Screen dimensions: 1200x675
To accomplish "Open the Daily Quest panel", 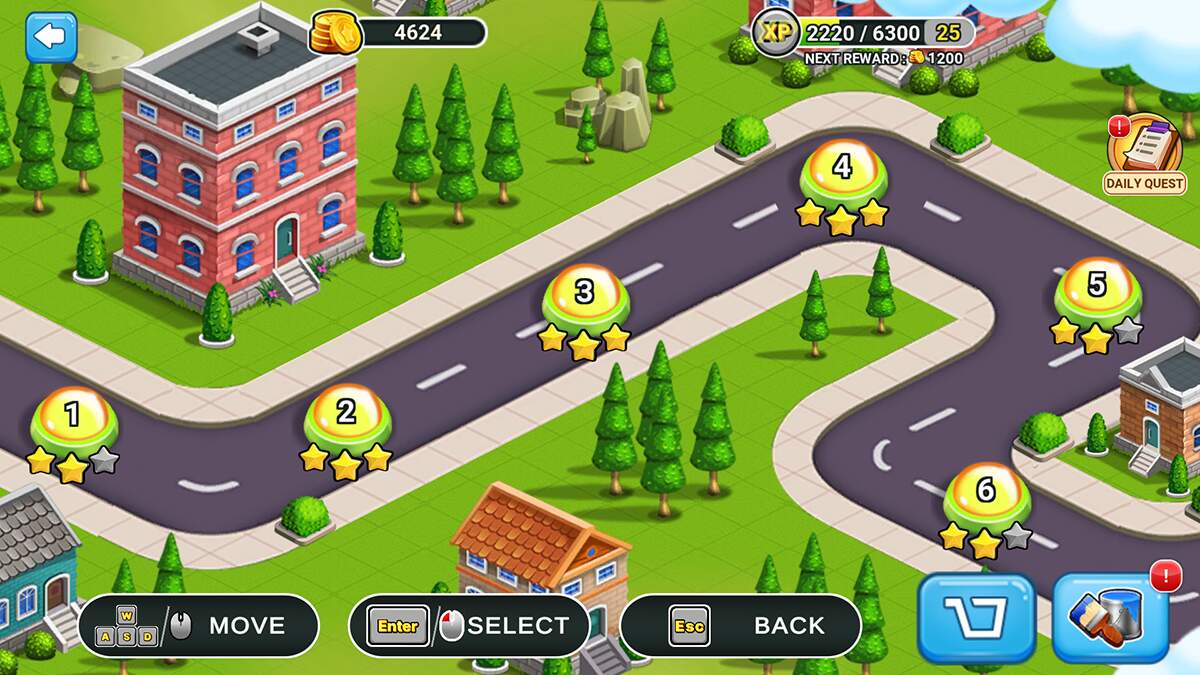I will (1144, 154).
